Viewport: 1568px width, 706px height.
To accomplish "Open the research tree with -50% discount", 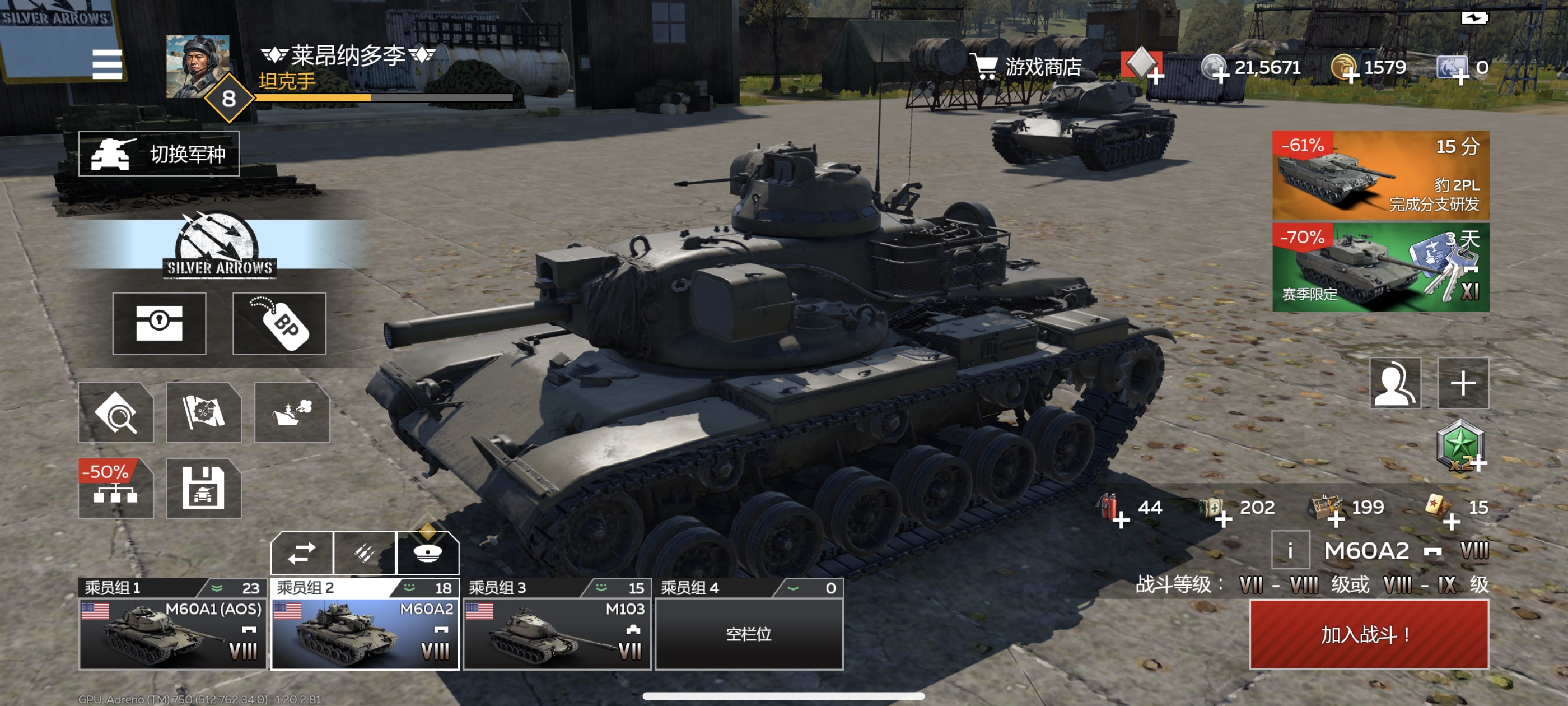I will coord(116,489).
